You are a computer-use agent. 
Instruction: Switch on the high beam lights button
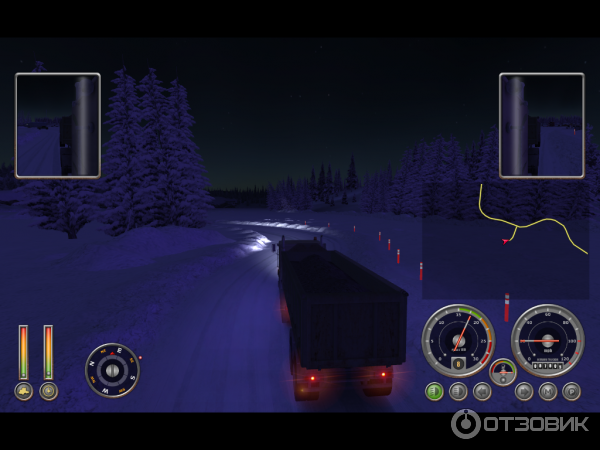[x=458, y=391]
